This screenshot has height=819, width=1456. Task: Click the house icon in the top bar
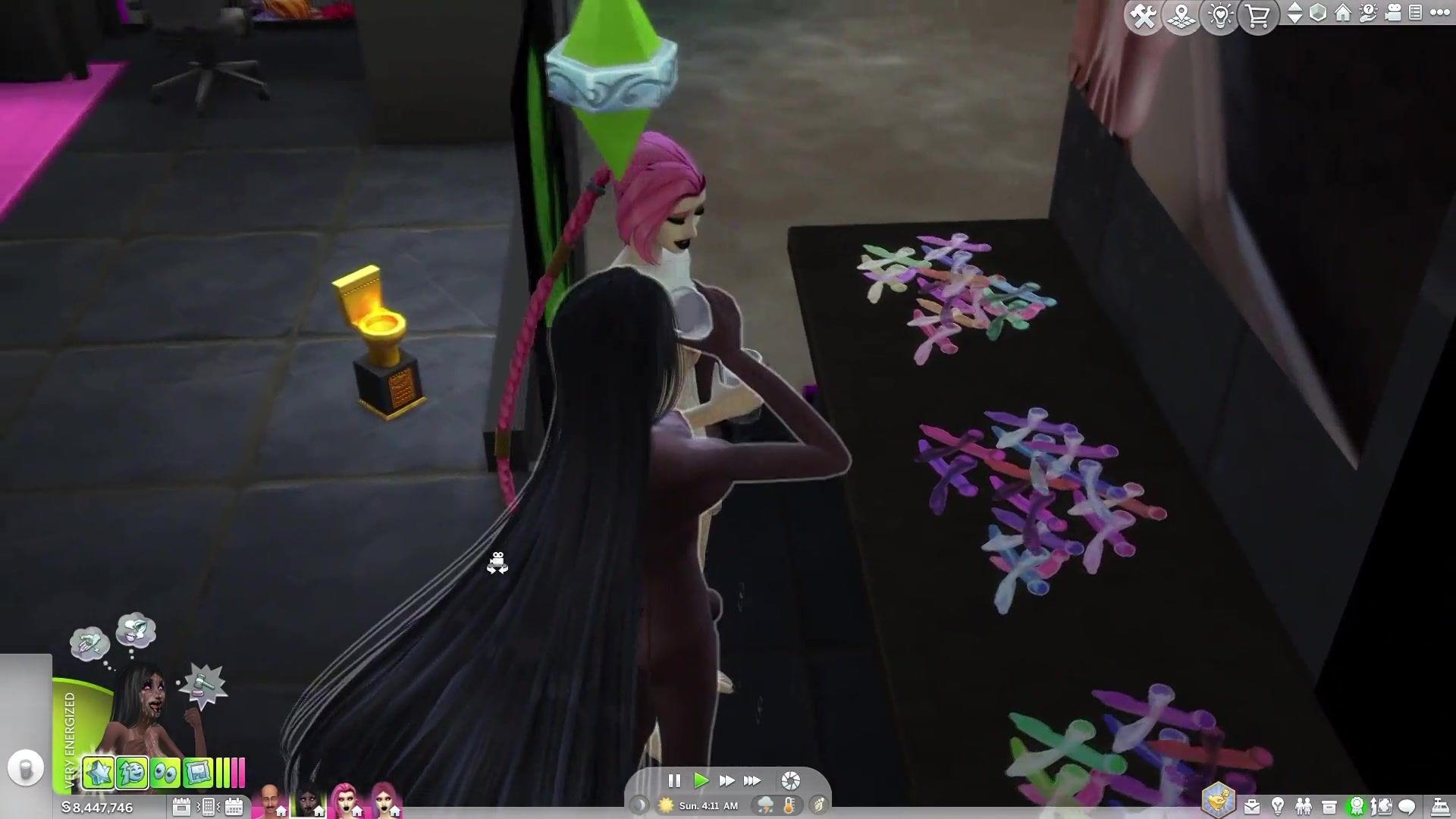coord(1343,13)
